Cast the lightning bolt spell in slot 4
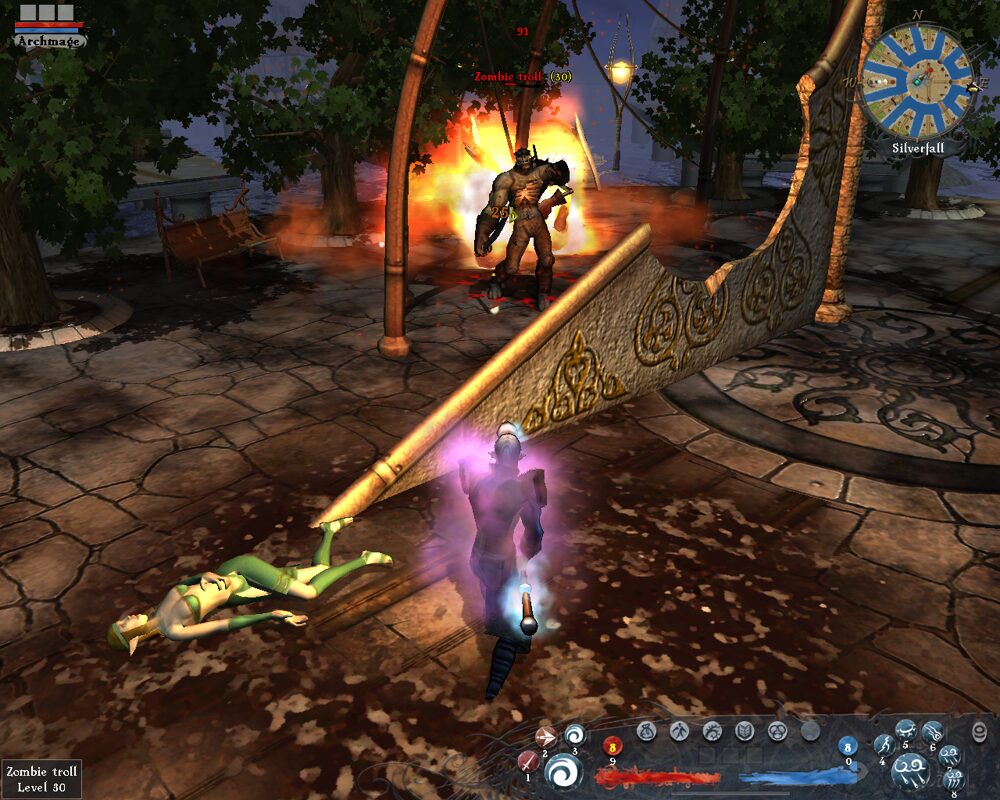 [883, 745]
